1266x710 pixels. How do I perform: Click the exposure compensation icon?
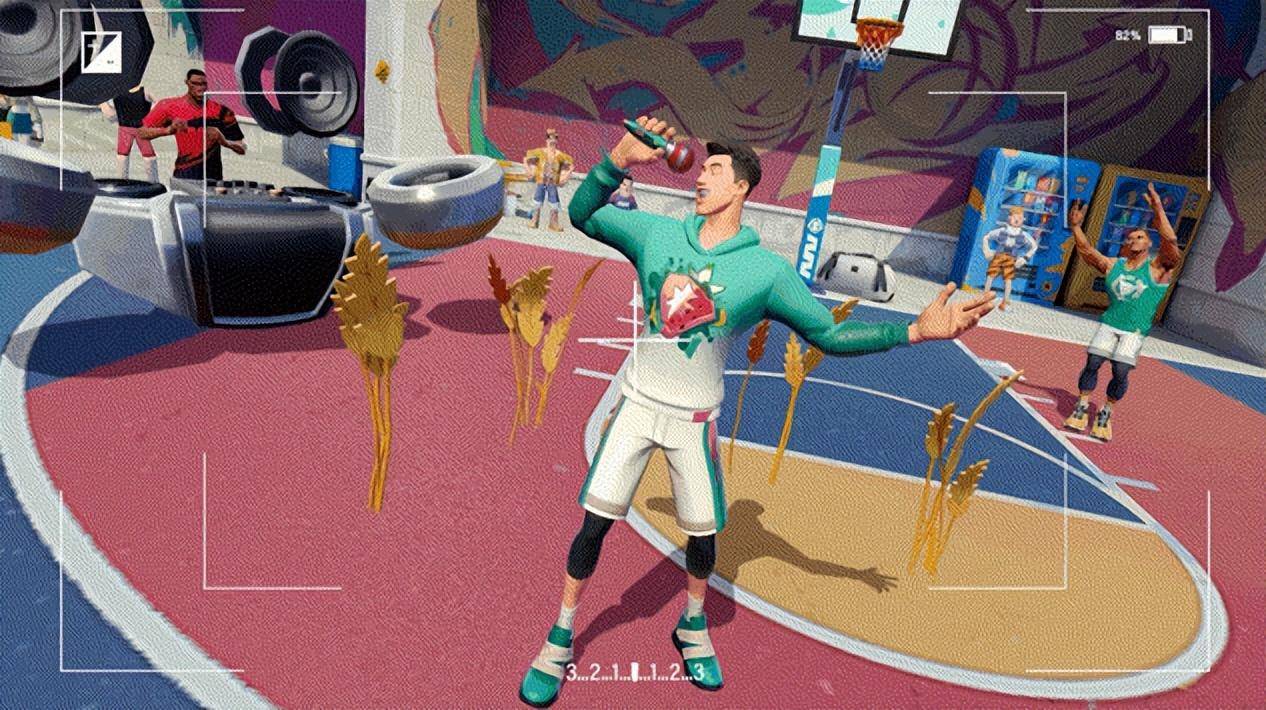pos(101,52)
